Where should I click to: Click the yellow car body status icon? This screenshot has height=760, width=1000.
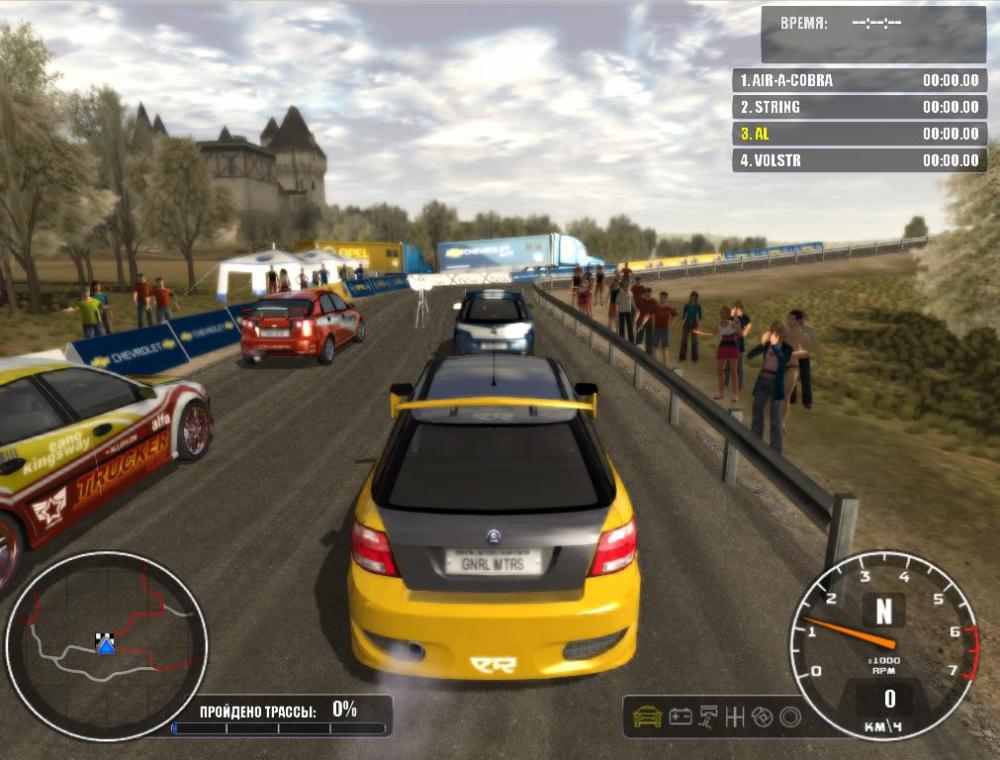[648, 716]
